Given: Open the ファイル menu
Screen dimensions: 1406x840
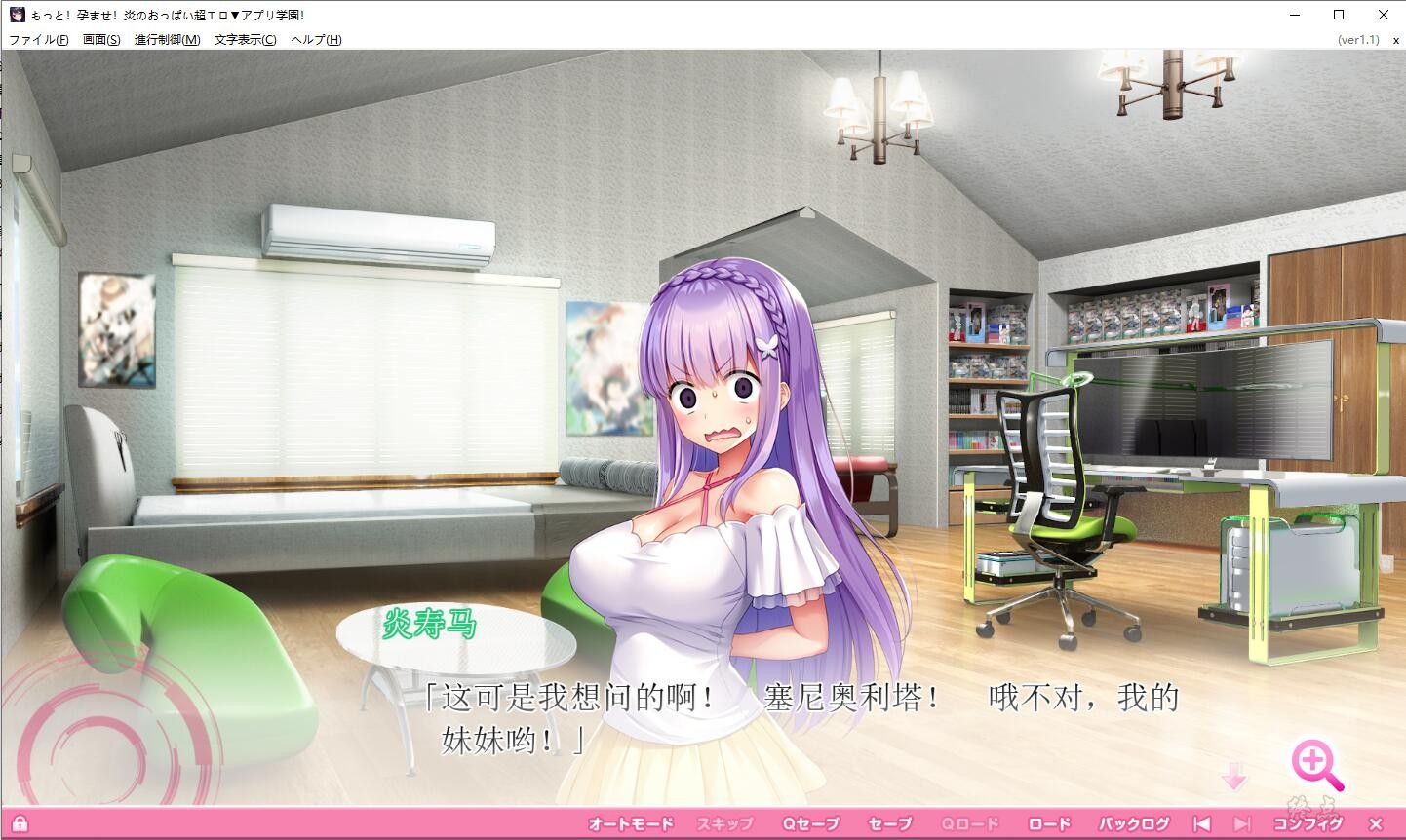Looking at the screenshot, I should point(39,40).
